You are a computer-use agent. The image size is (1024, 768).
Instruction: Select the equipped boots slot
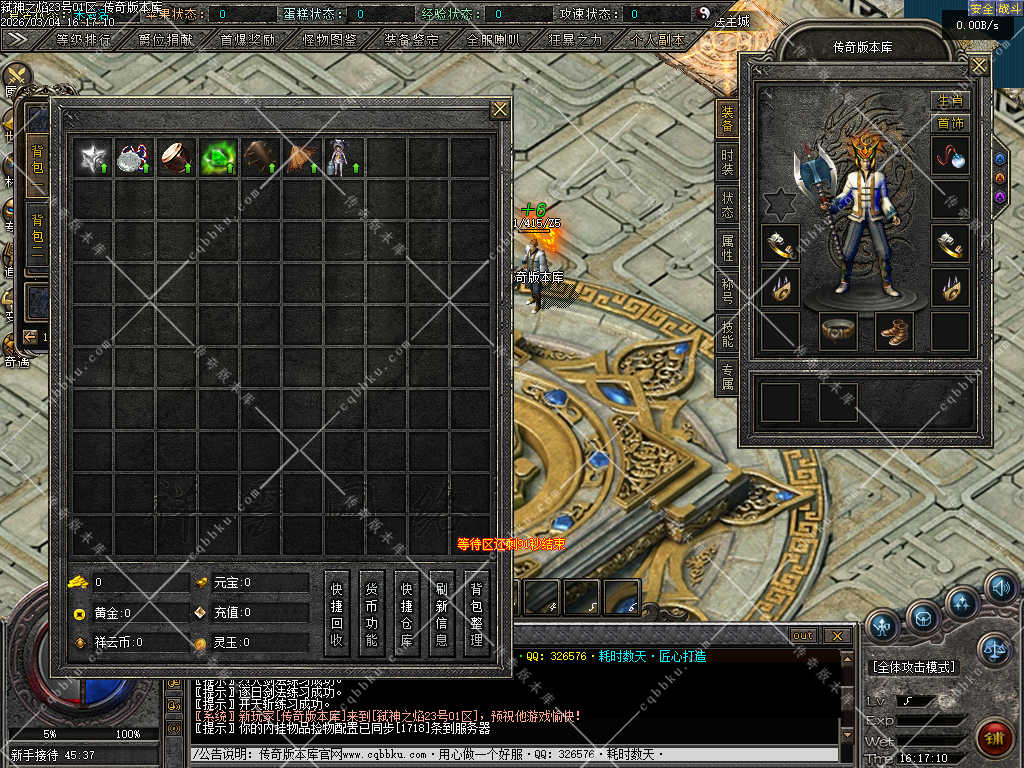(894, 330)
